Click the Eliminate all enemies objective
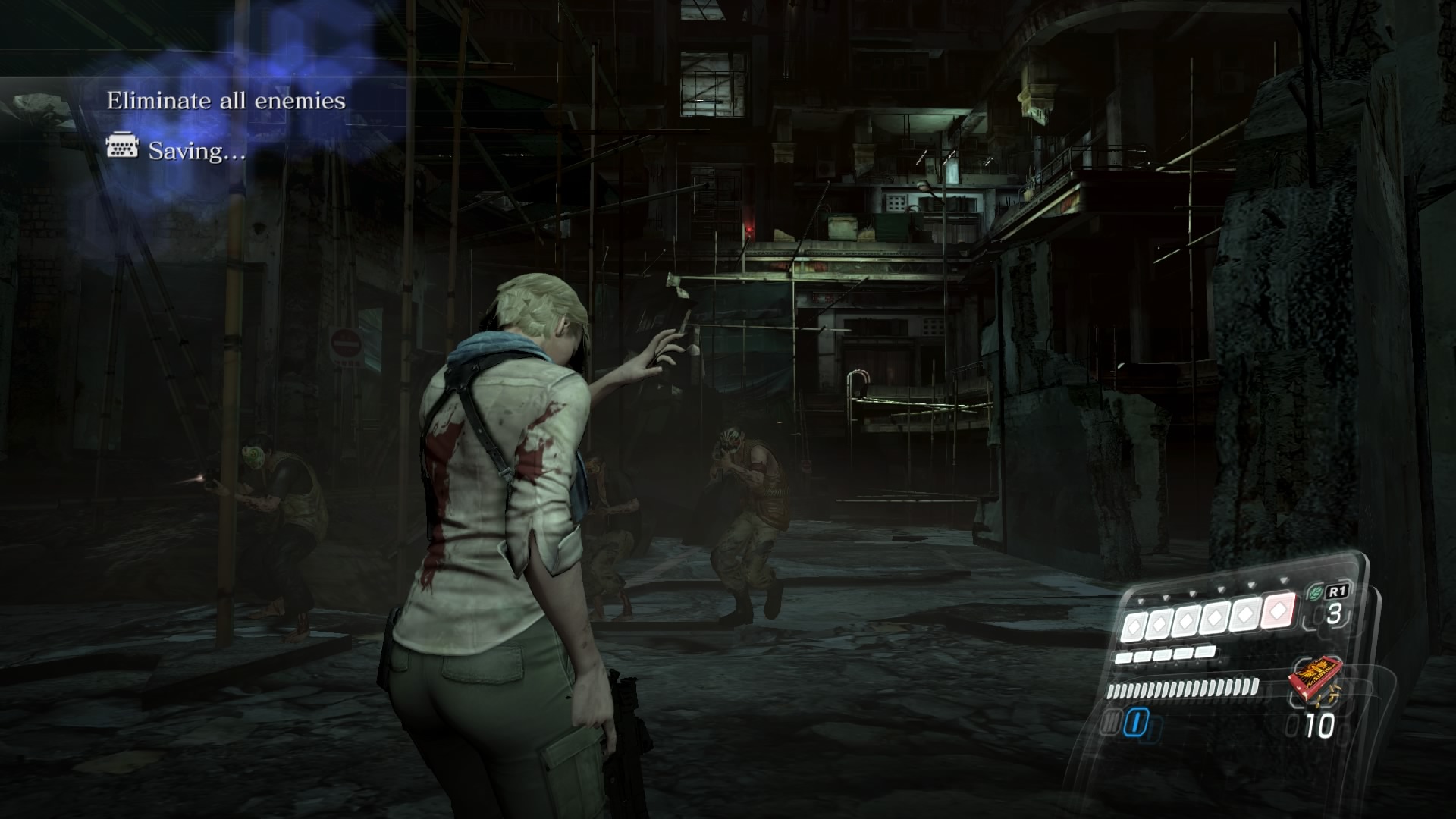The height and width of the screenshot is (819, 1456). click(226, 101)
